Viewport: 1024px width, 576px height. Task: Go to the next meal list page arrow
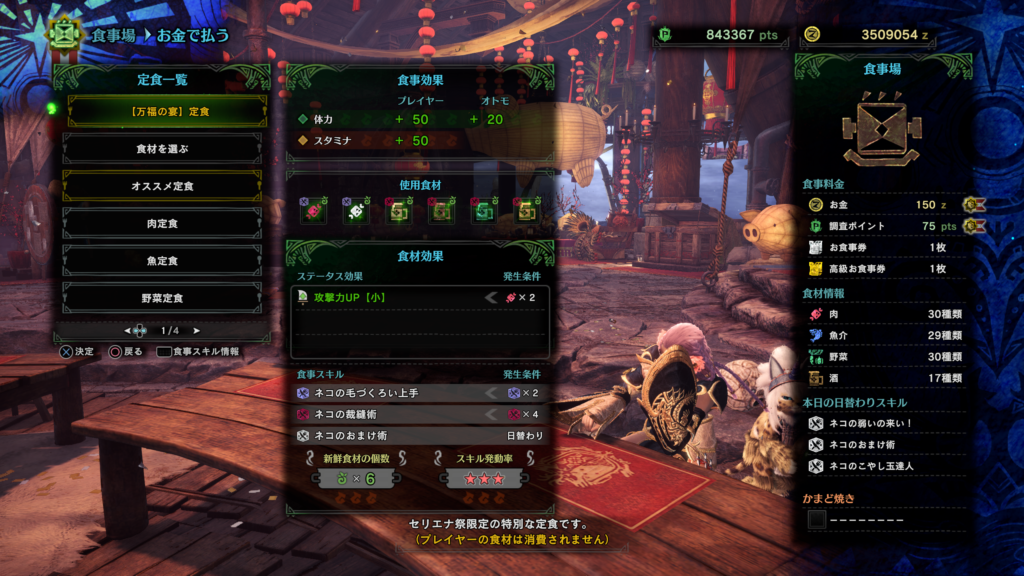(197, 330)
